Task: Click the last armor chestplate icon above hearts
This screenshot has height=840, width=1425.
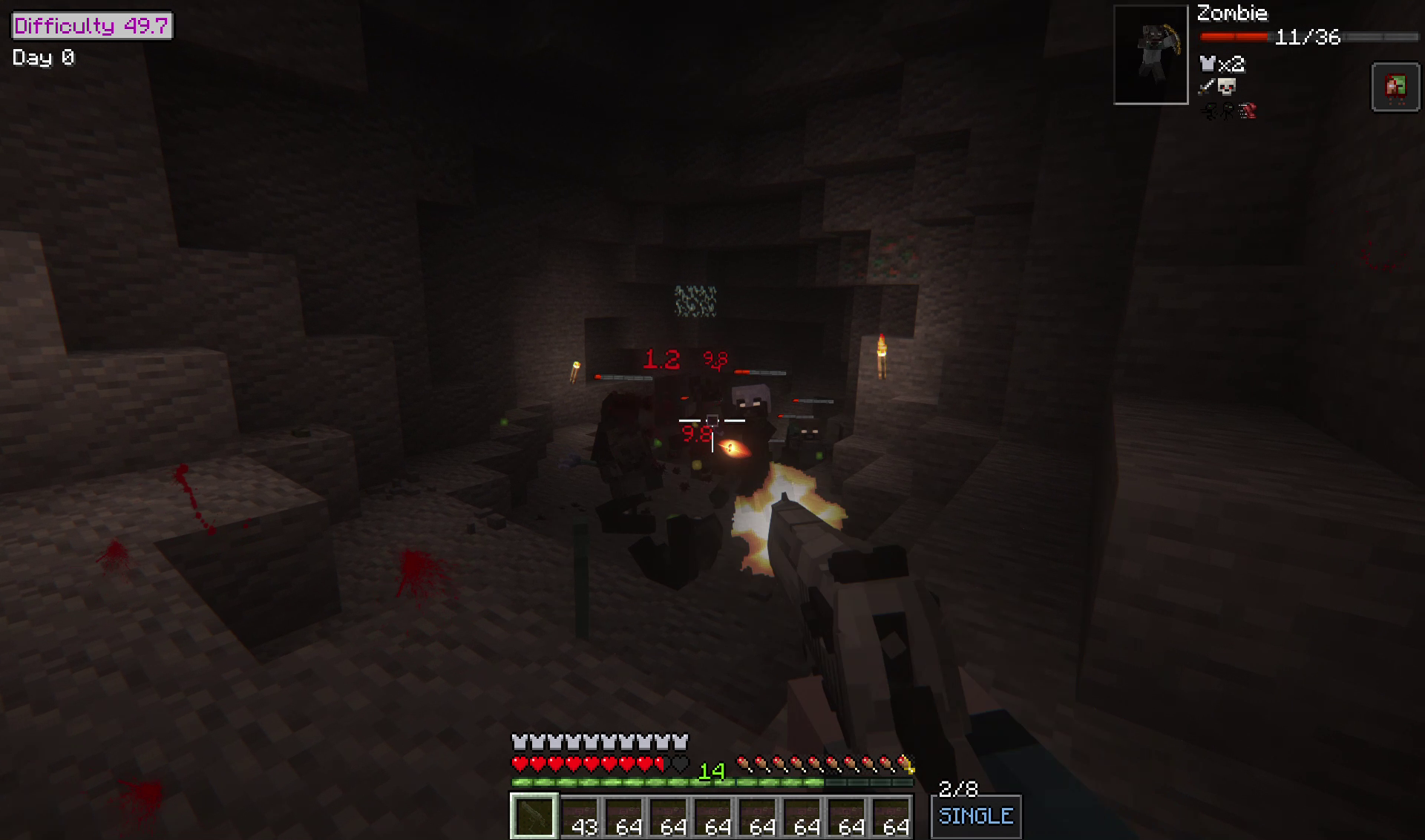Action: click(681, 741)
